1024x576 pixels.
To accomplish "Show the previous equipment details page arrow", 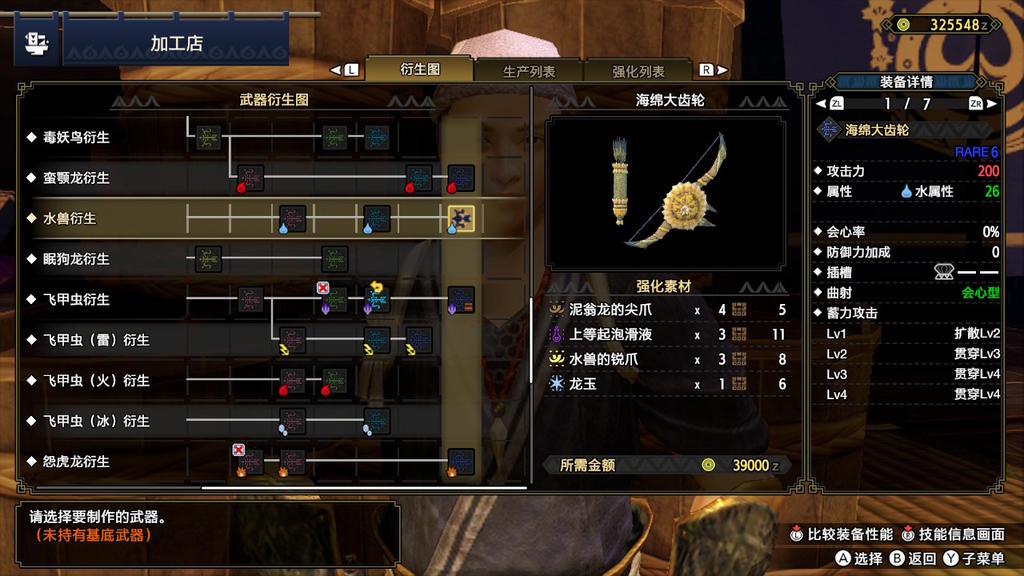I will tap(823, 103).
